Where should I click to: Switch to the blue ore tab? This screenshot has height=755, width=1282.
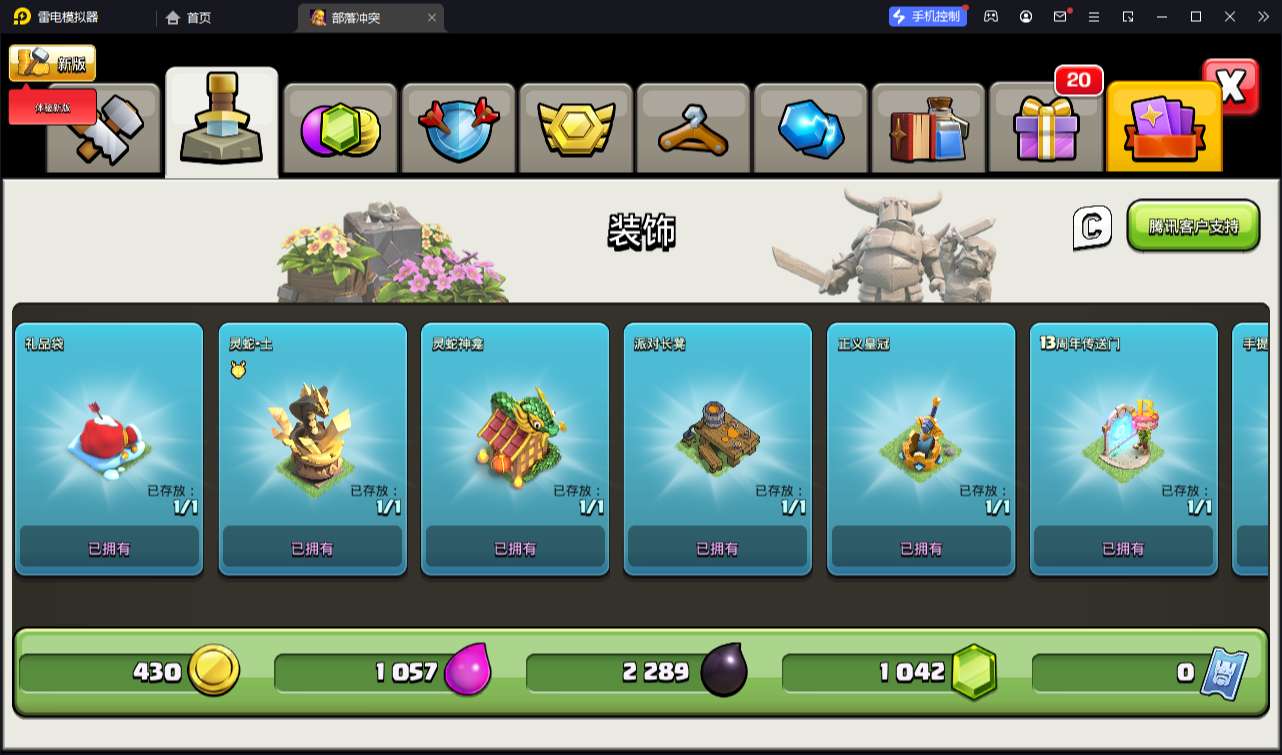coord(810,130)
